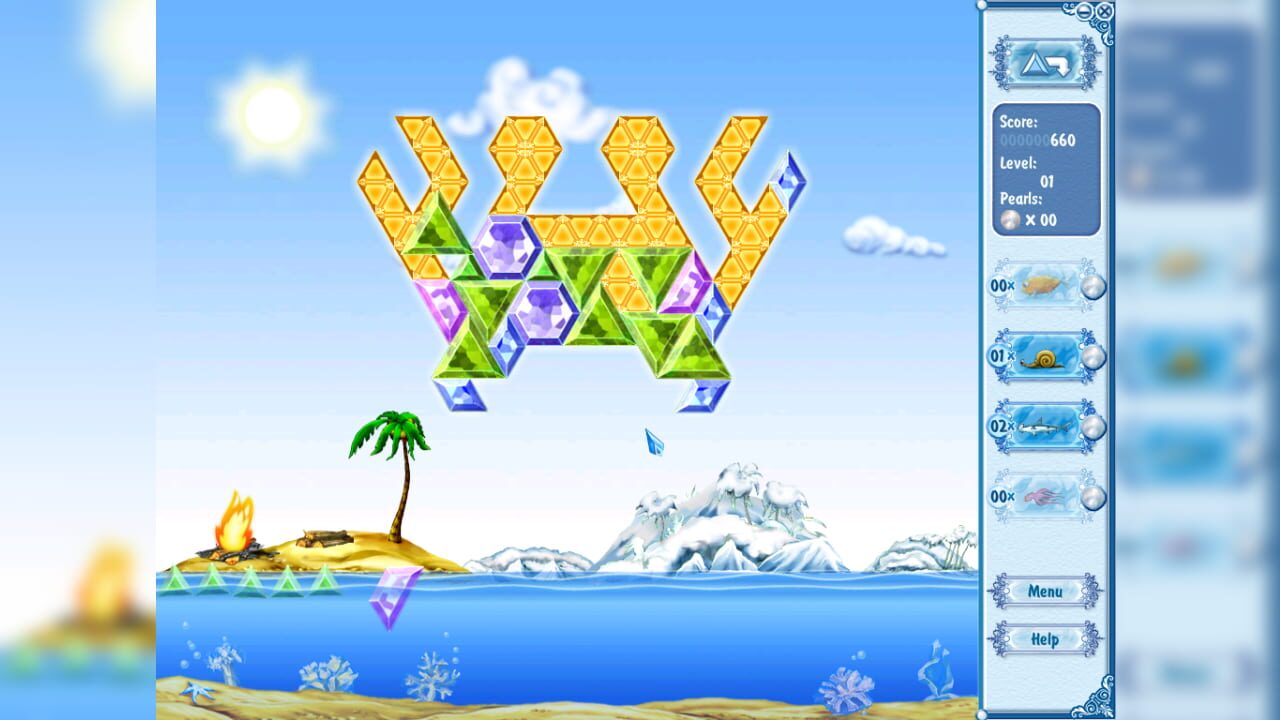Use the hammerhead shark bonus
The height and width of the screenshot is (720, 1280).
(1044, 429)
